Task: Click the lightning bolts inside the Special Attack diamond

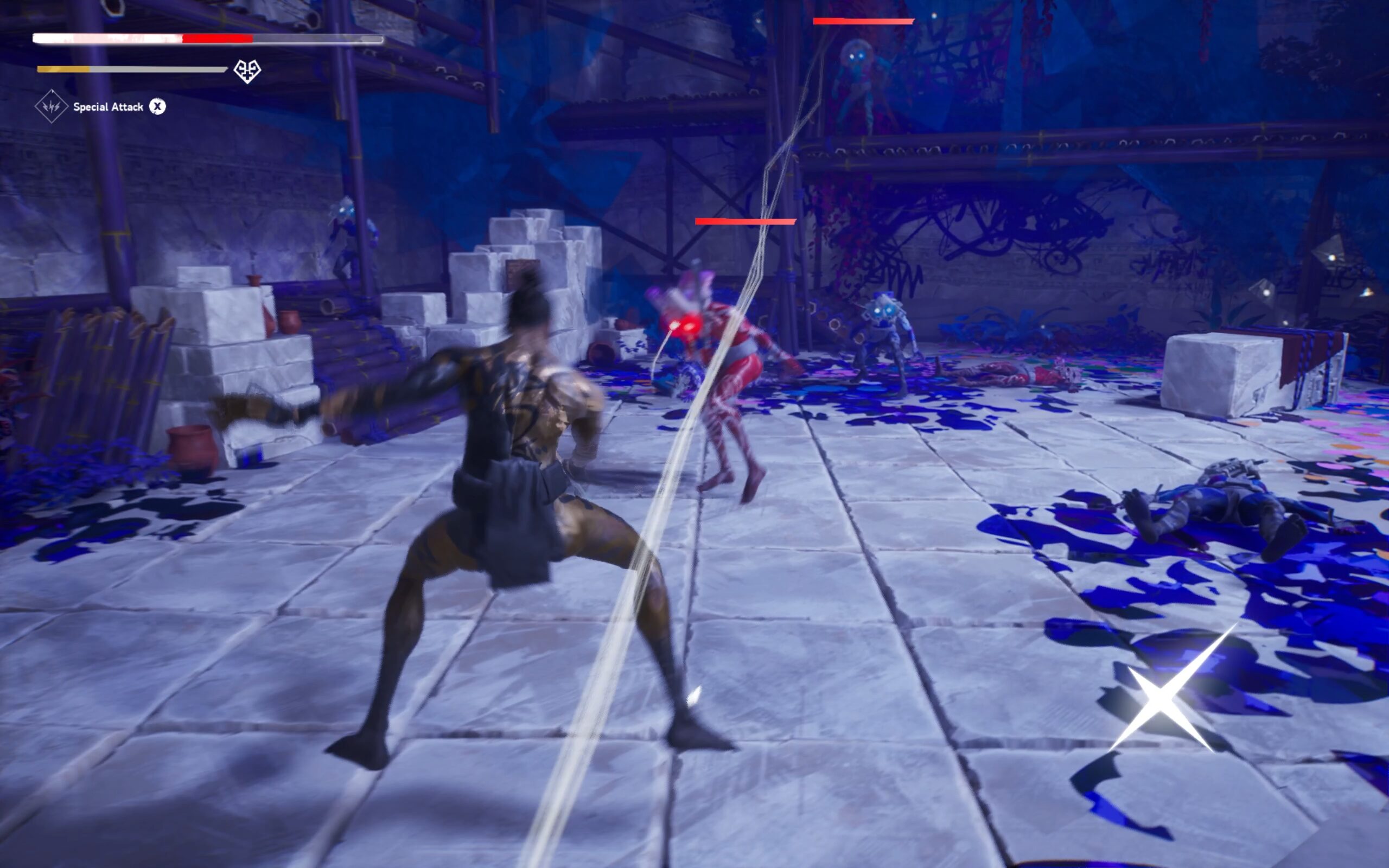Action: coord(50,106)
